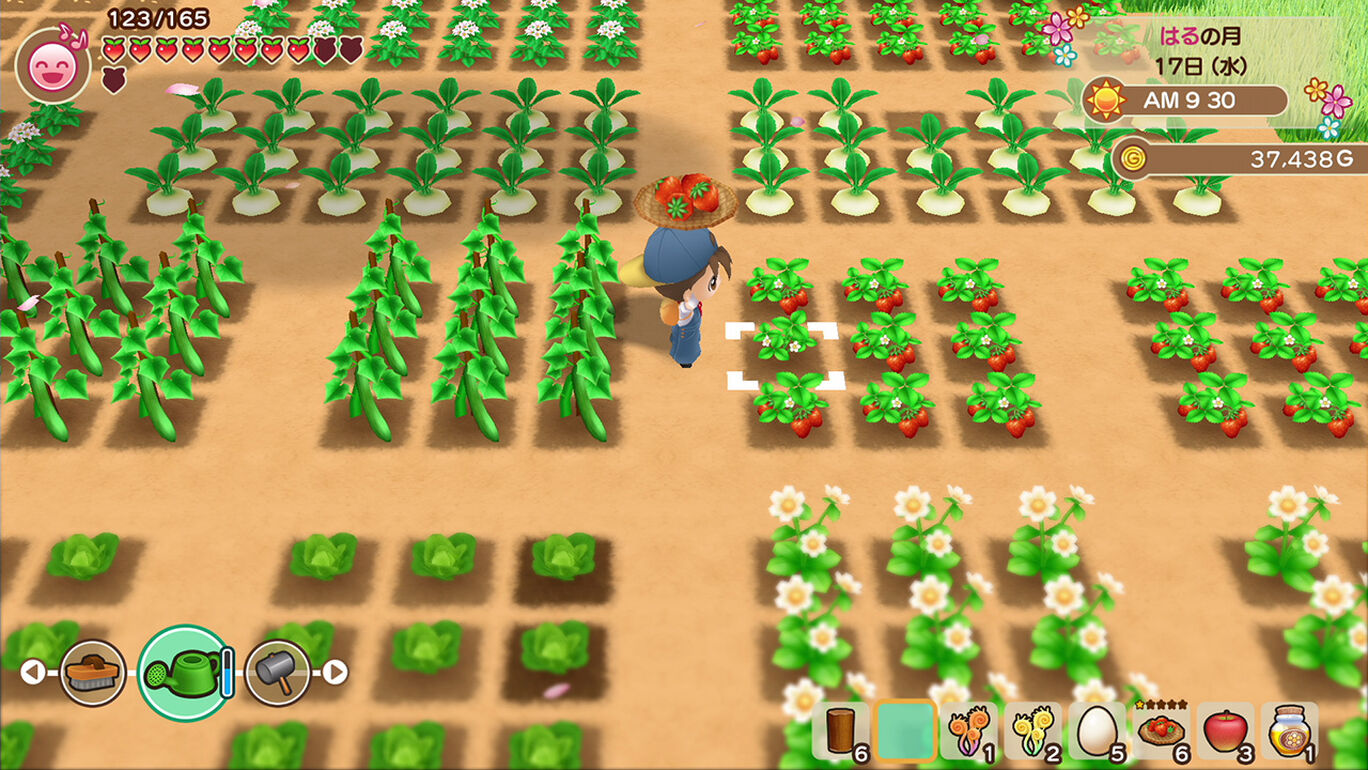Pick the red apple item slot
The height and width of the screenshot is (770, 1368).
tap(1224, 730)
